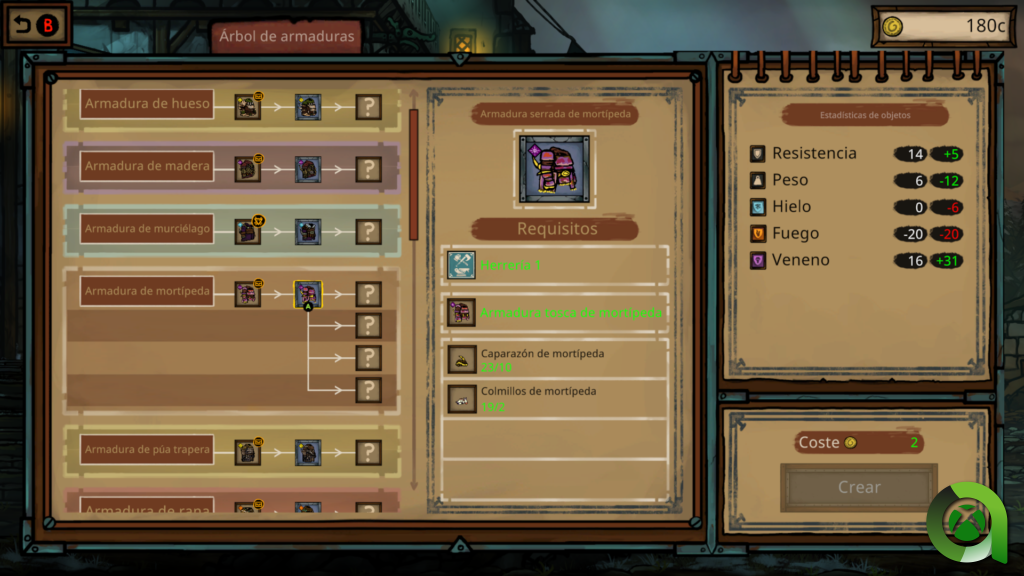Select the second púa trapera armor icon

(x=308, y=452)
